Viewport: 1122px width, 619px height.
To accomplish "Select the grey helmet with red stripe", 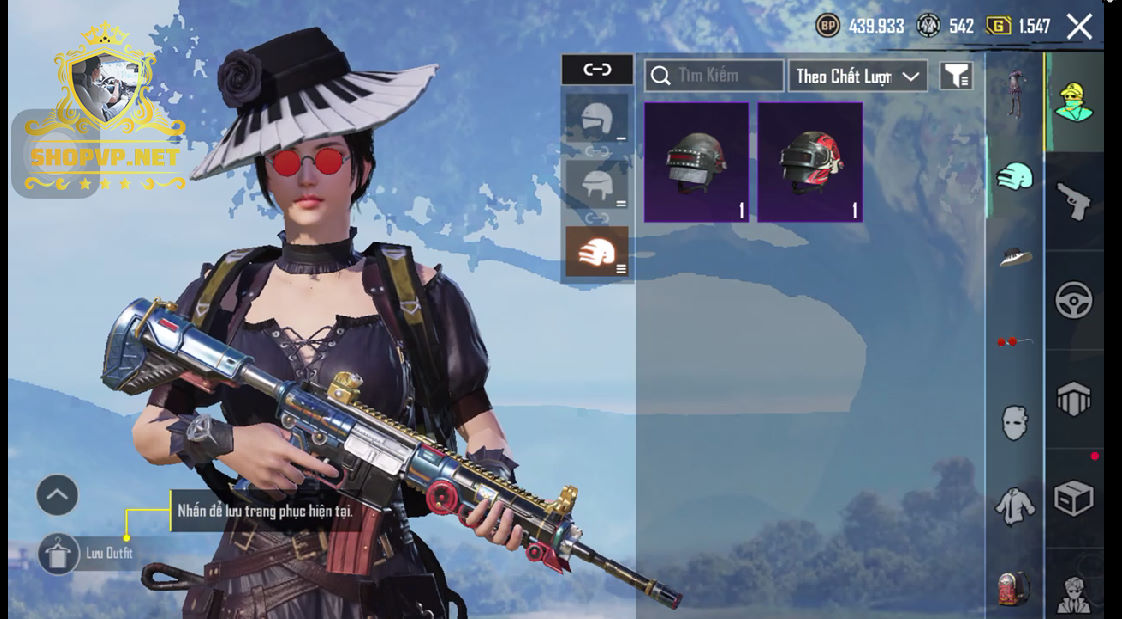I will [696, 161].
